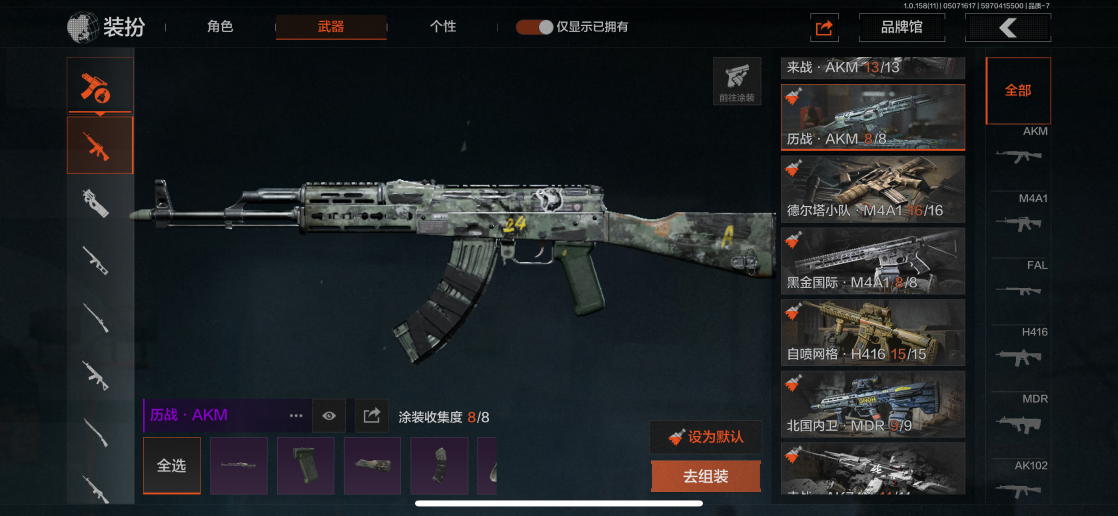Toggle the eye preview icon
1118x516 pixels.
[329, 416]
